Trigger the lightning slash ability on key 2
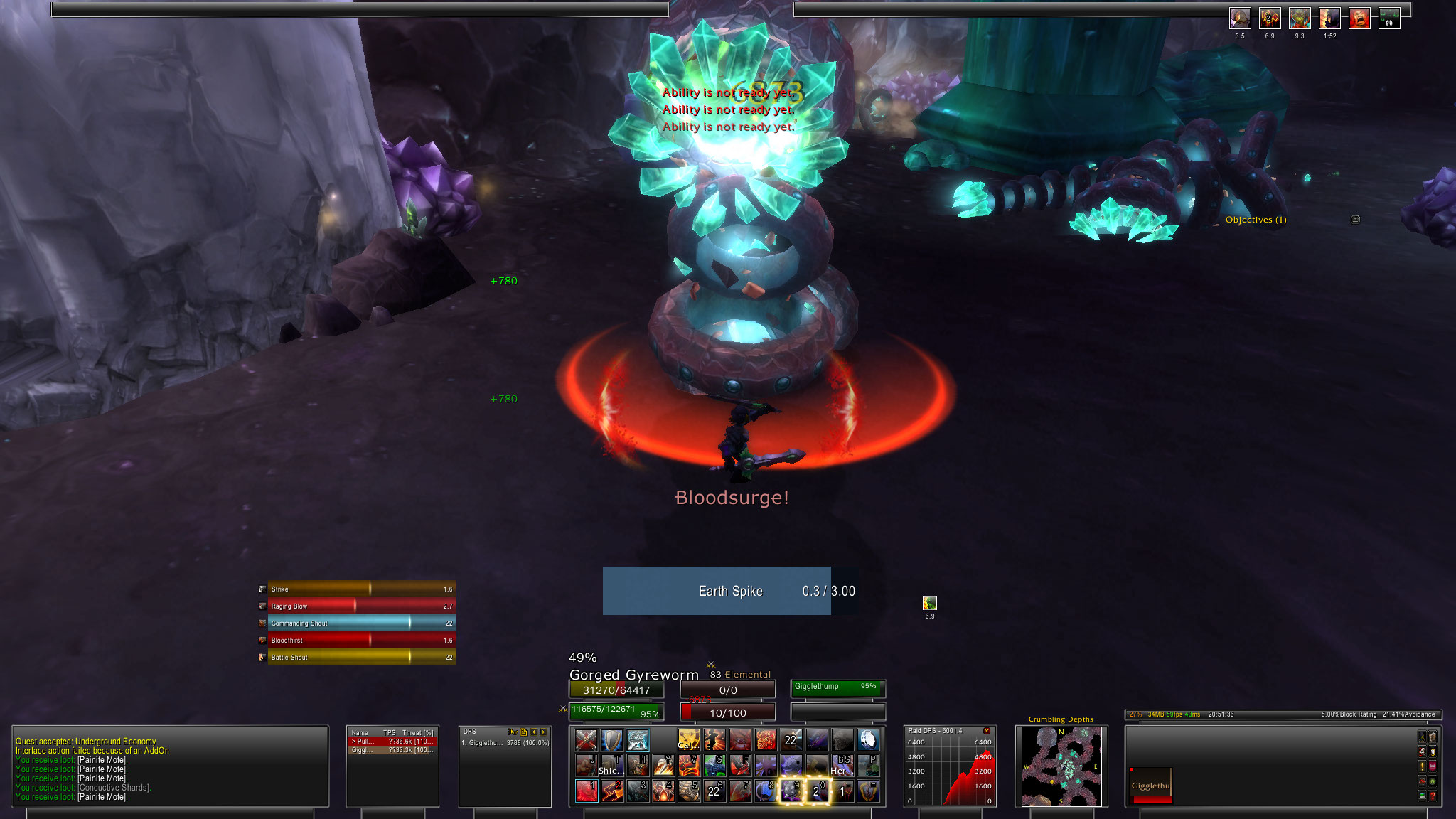Image resolution: width=1456 pixels, height=819 pixels. 611,791
